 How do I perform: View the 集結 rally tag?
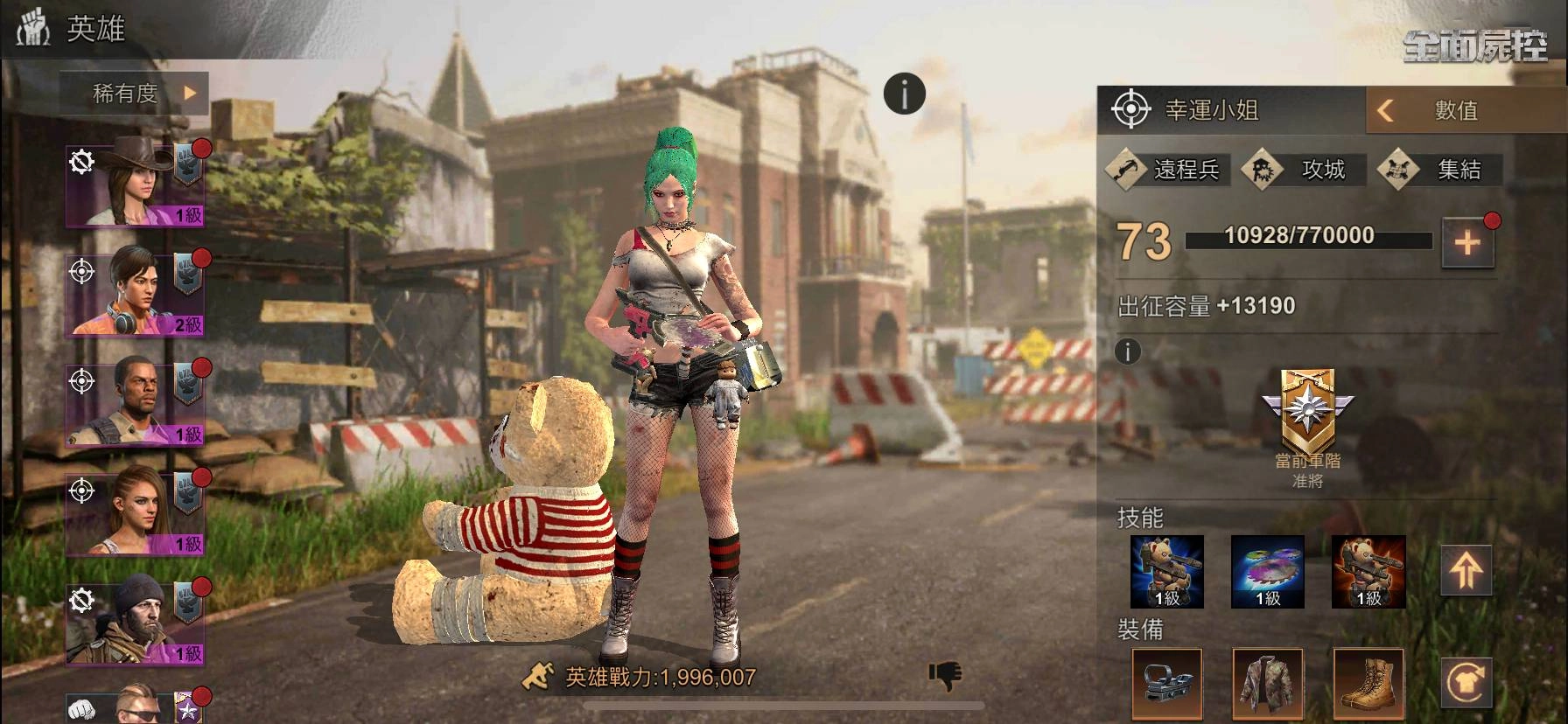pyautogui.click(x=1440, y=170)
